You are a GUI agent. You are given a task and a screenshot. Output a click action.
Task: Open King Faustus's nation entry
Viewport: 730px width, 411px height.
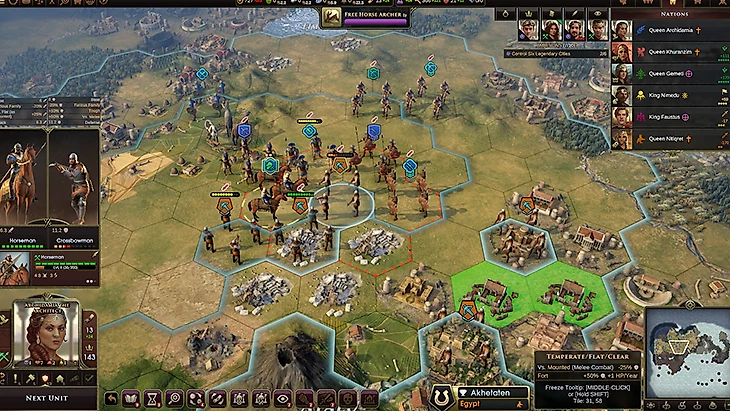pyautogui.click(x=670, y=117)
